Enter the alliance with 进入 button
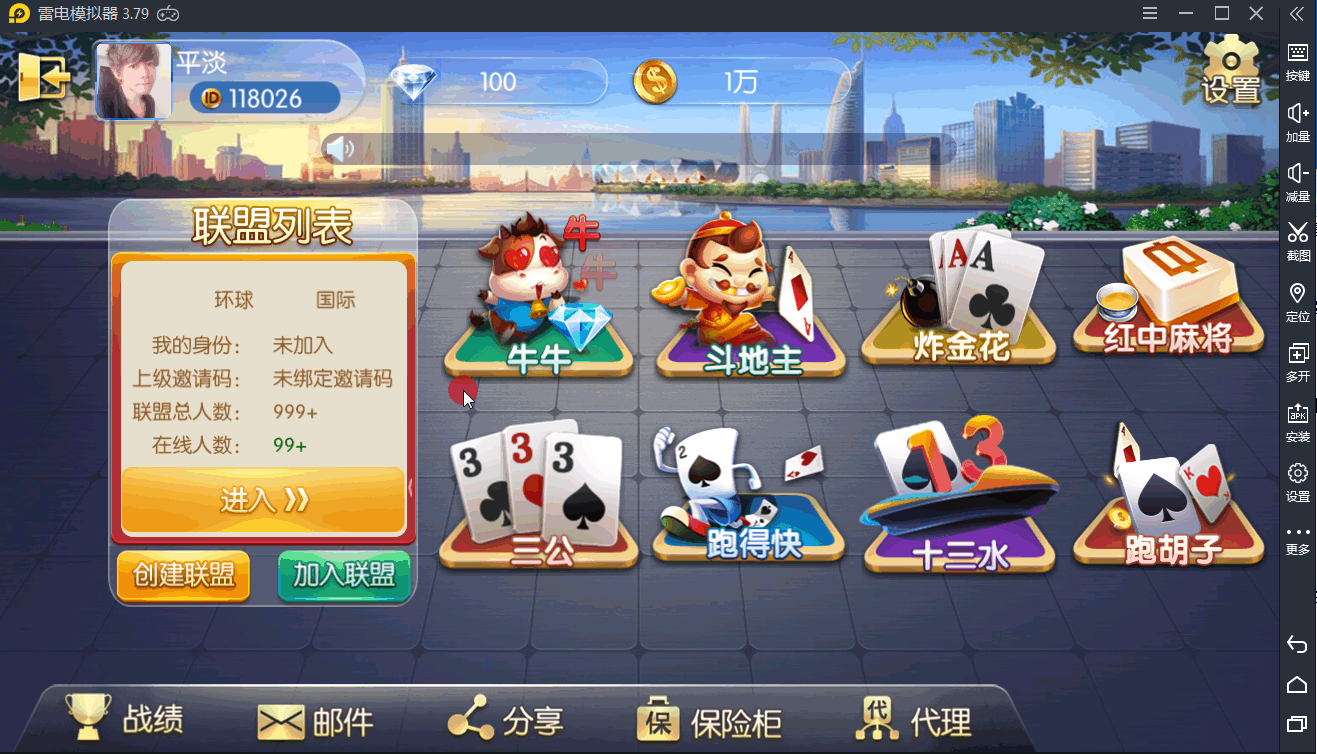Viewport: 1317px width, 754px height. pyautogui.click(x=263, y=500)
